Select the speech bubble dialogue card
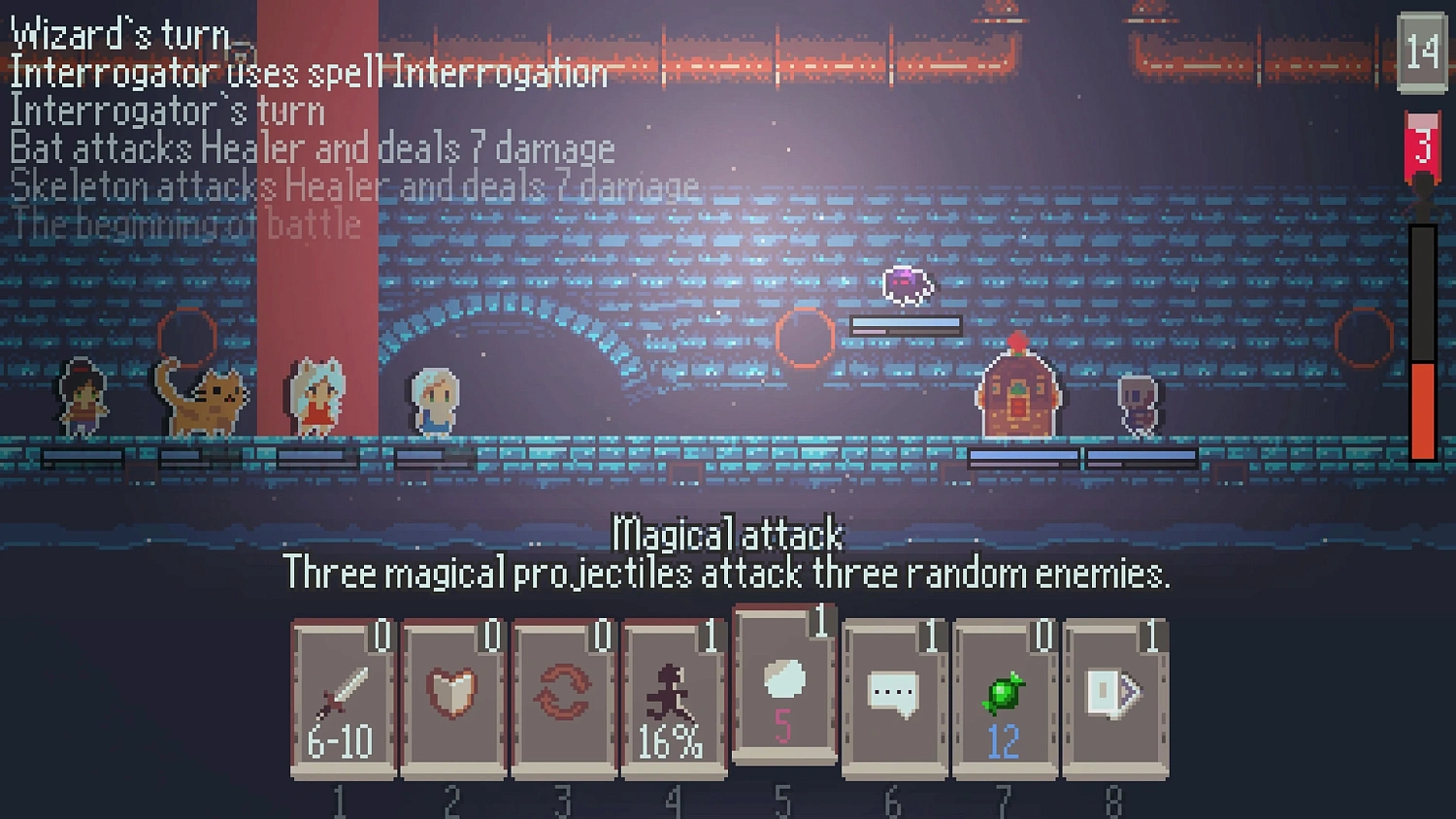The width and height of the screenshot is (1456, 819). pyautogui.click(x=895, y=694)
